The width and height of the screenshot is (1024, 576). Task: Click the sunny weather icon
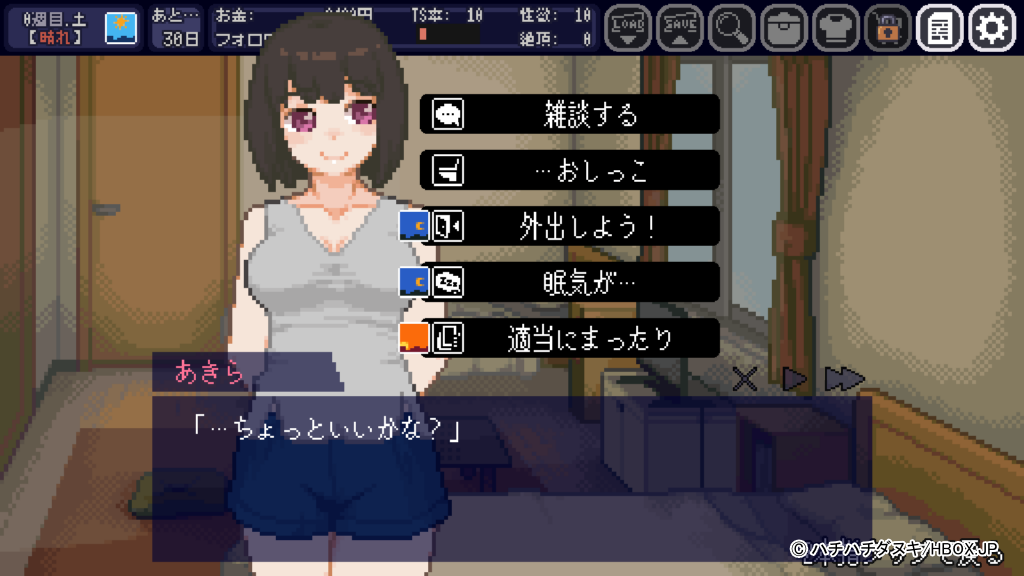[121, 28]
